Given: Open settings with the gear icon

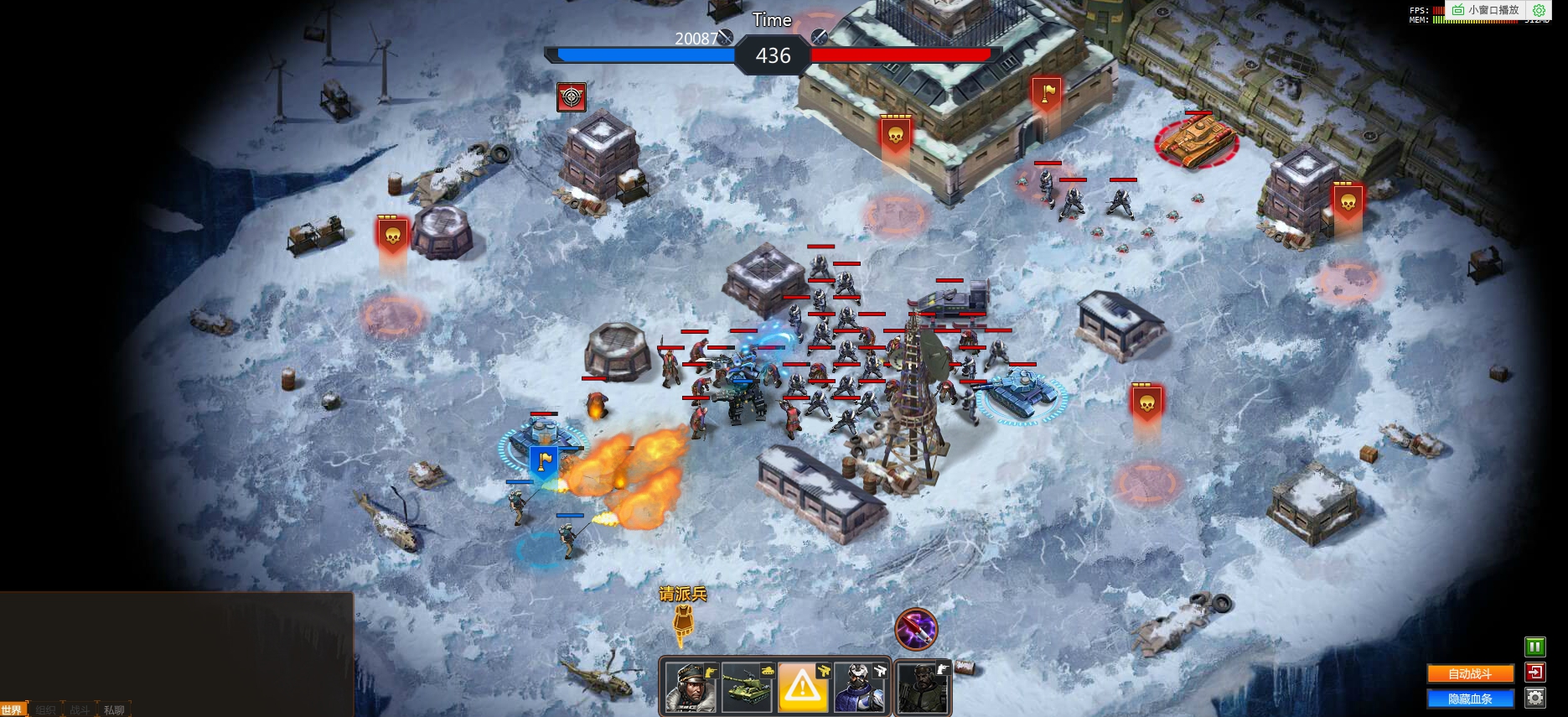Looking at the screenshot, I should point(1534,698).
